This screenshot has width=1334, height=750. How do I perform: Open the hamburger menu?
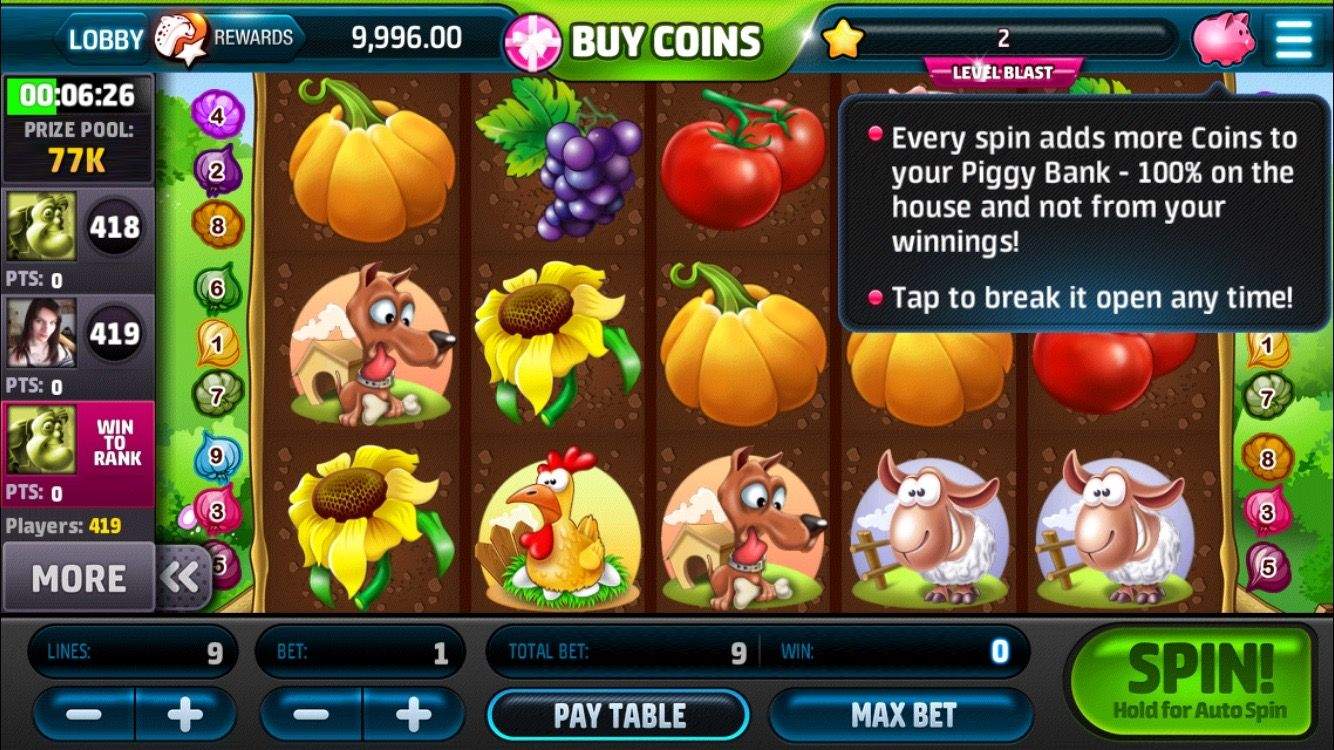(1294, 39)
